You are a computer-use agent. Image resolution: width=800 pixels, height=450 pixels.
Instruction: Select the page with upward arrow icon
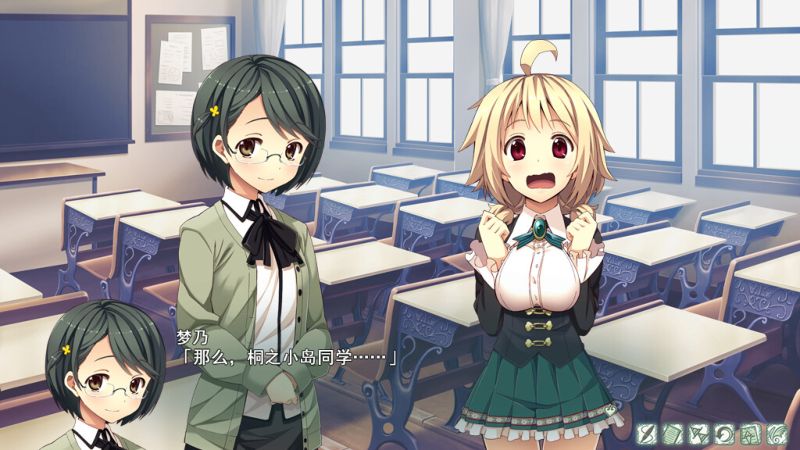749,434
